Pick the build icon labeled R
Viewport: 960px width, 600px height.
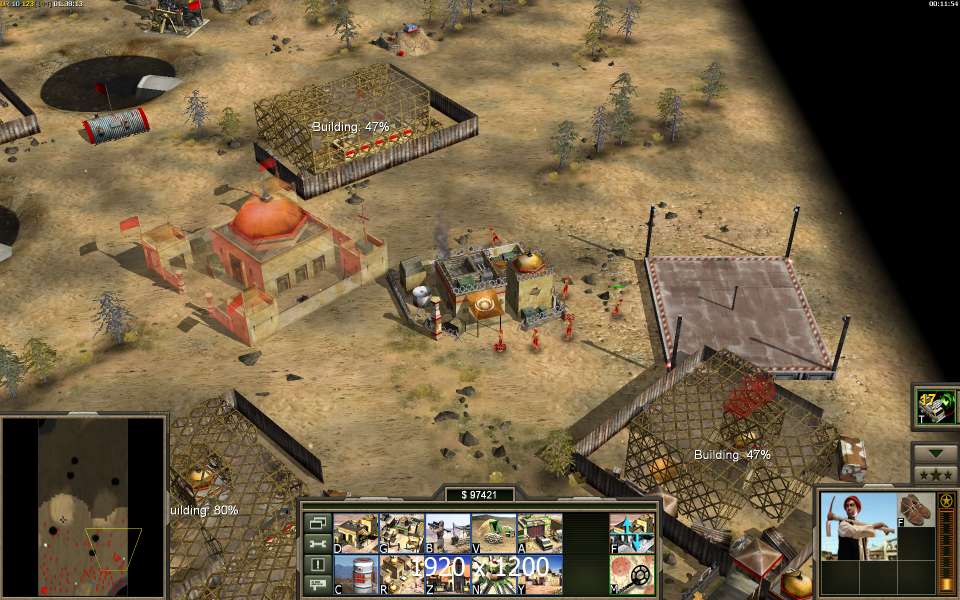(x=401, y=575)
